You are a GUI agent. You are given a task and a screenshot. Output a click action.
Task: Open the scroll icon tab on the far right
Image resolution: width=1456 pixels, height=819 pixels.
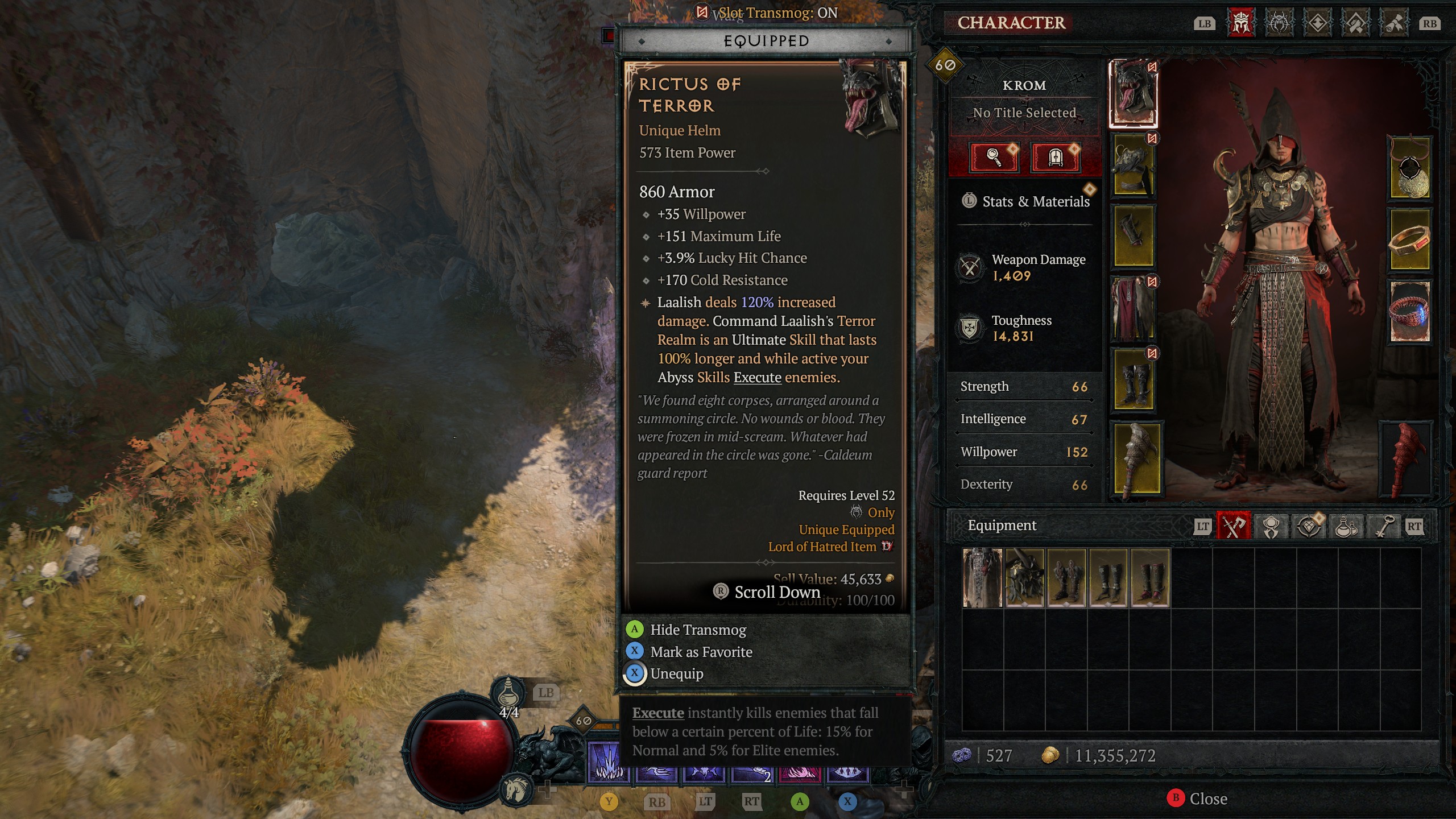(1395, 24)
